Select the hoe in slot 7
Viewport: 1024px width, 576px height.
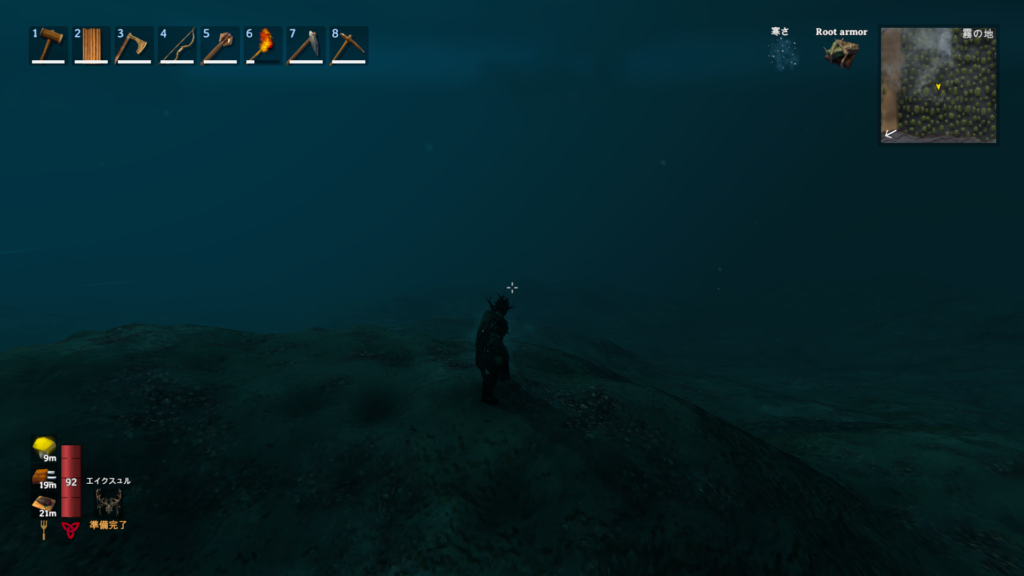[306, 45]
